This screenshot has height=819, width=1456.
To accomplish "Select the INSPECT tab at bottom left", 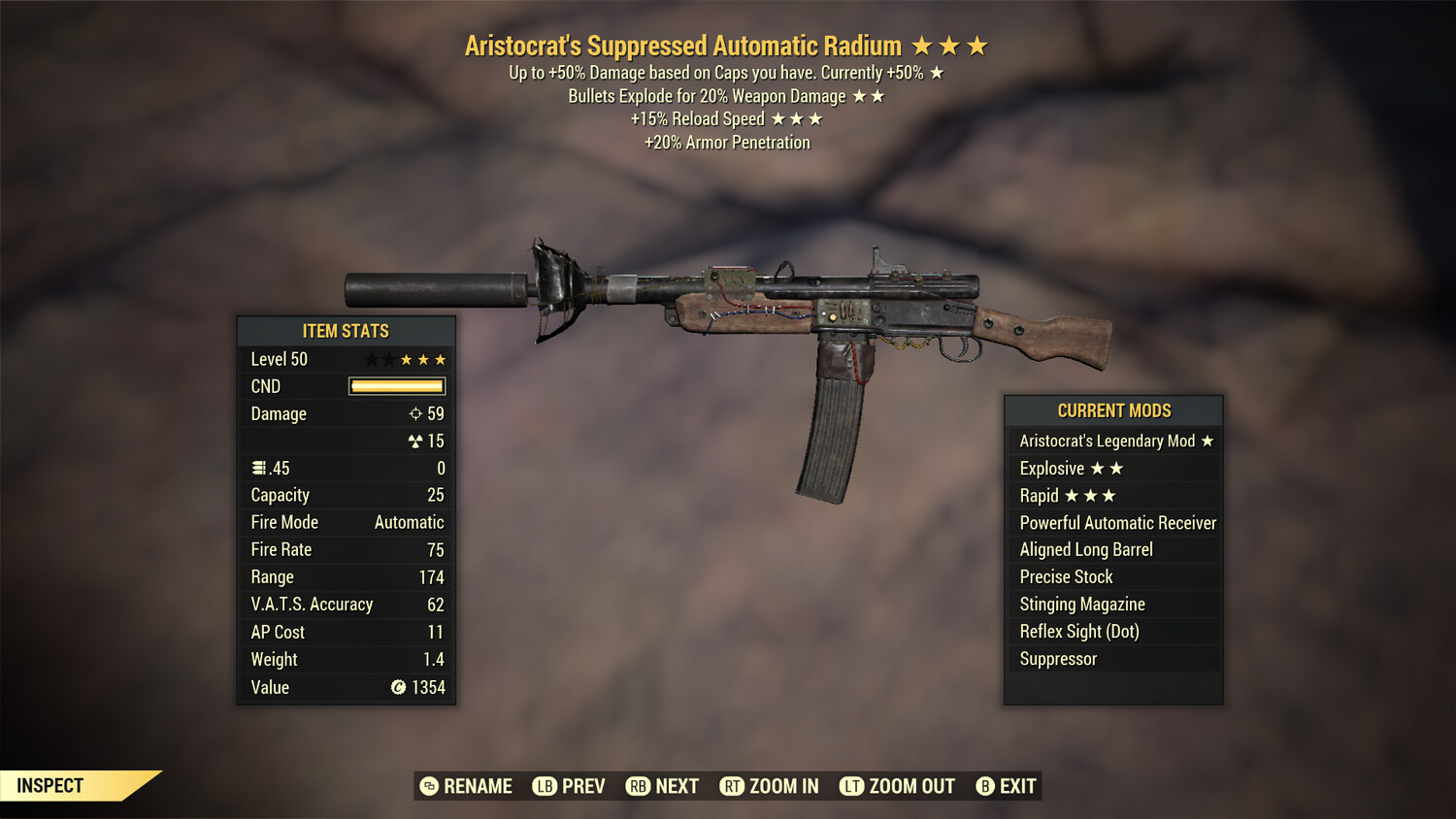I will [x=50, y=785].
